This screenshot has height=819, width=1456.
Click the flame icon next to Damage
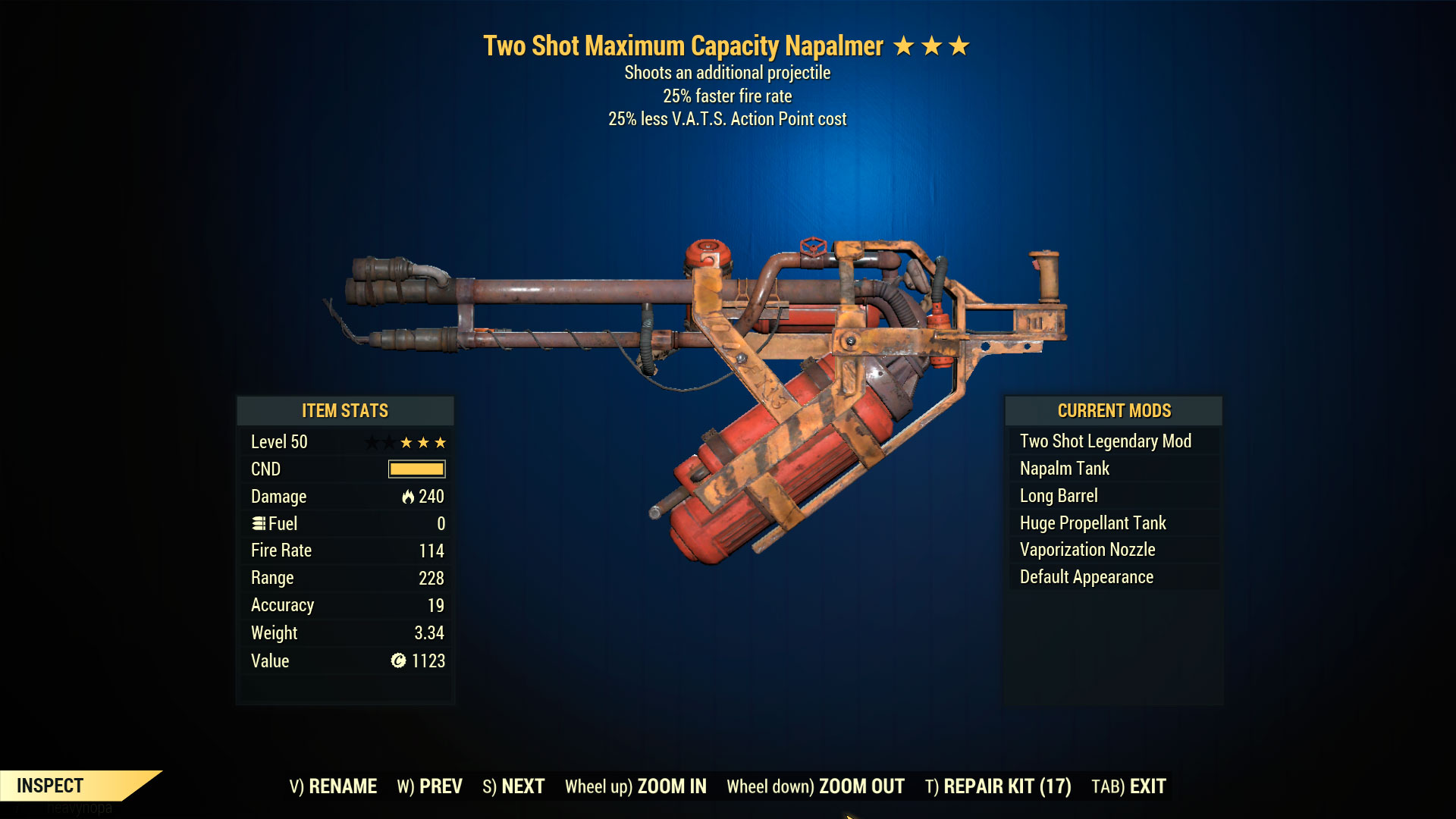click(407, 497)
